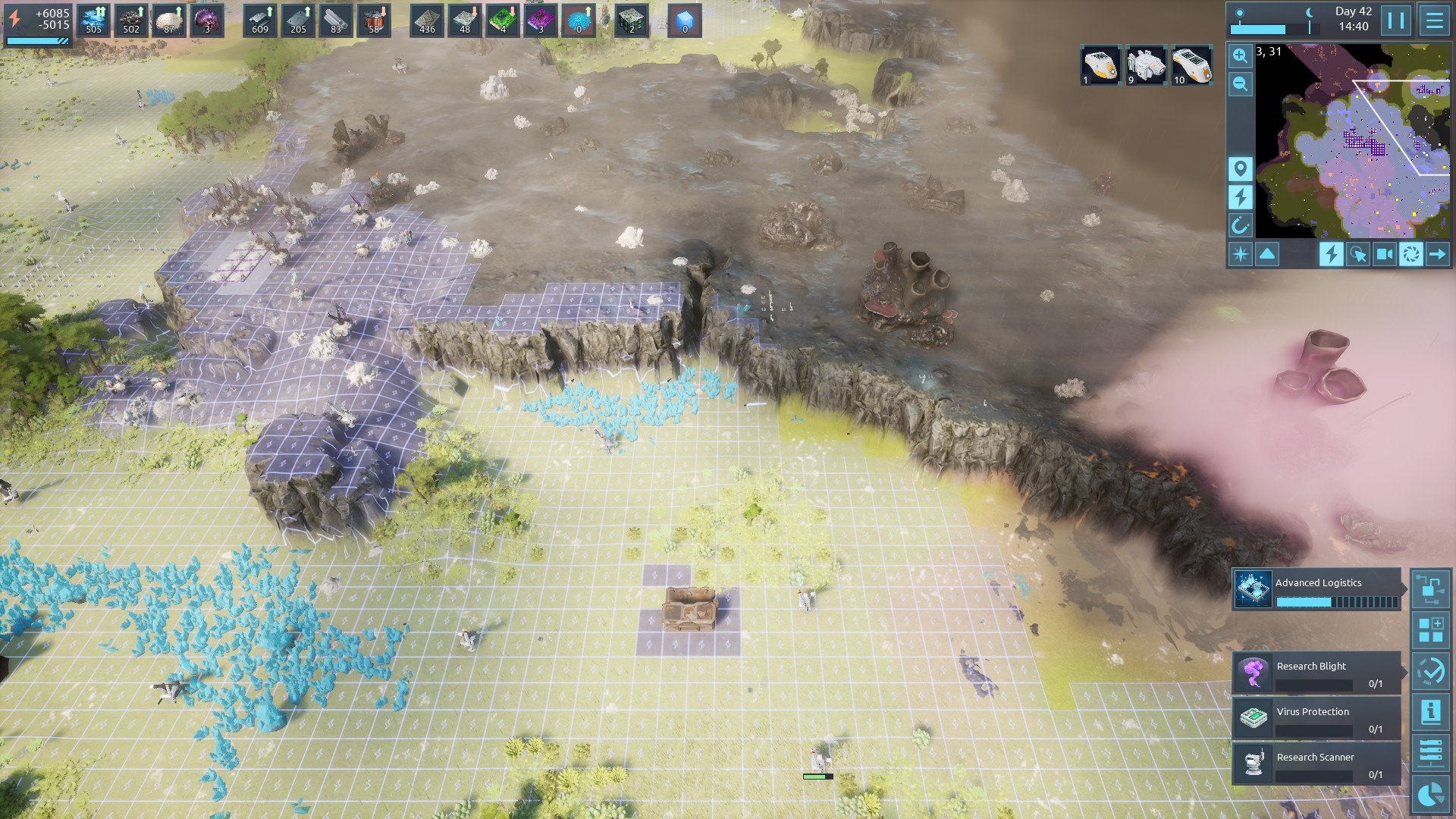
Task: Open the Advanced Logistics research entry
Action: point(1316,589)
